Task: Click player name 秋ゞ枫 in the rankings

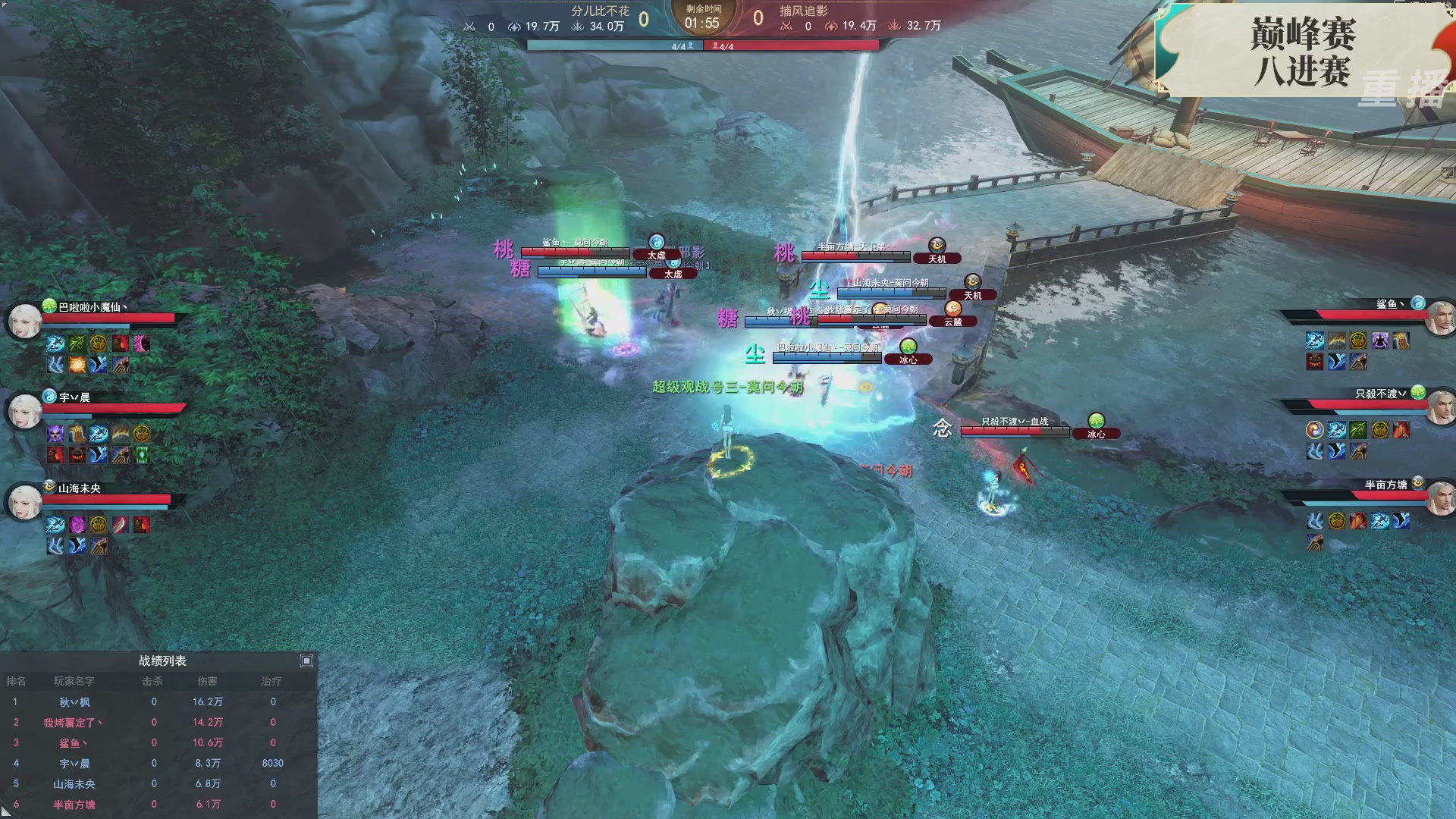Action: [75, 702]
